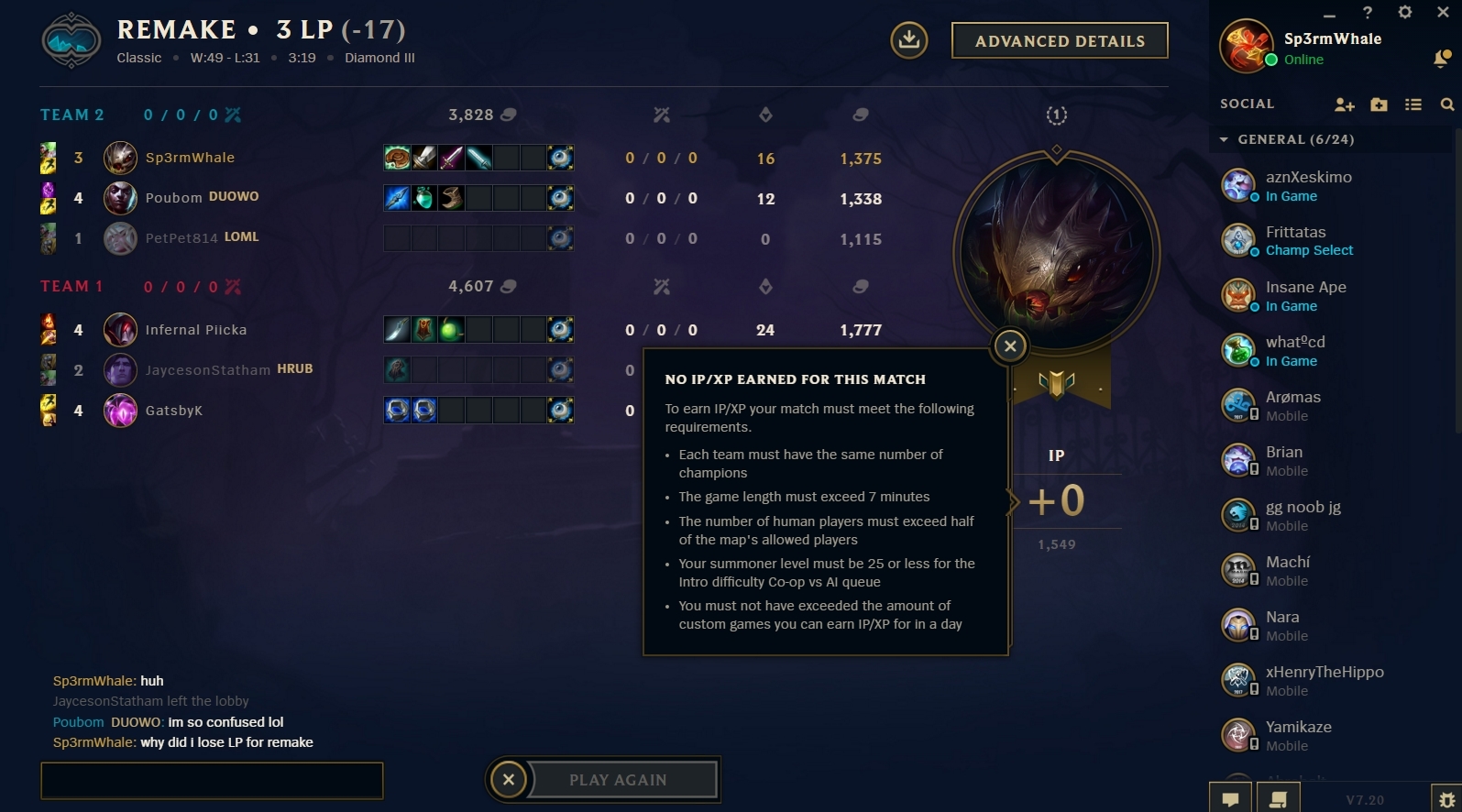Open friend list view options
The height and width of the screenshot is (812, 1462).
coord(1413,104)
